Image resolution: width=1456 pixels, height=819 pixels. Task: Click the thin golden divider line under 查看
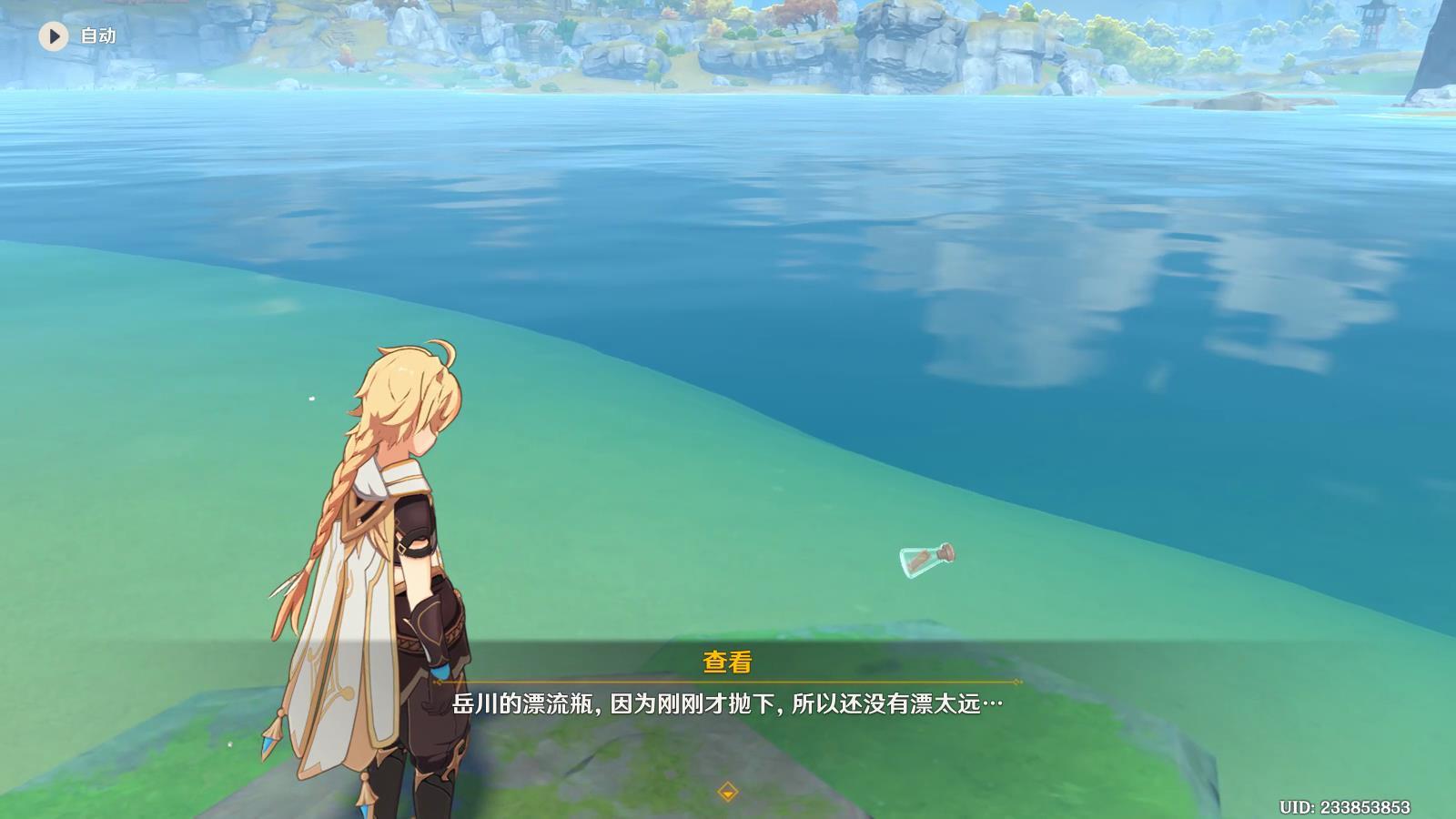(728, 681)
